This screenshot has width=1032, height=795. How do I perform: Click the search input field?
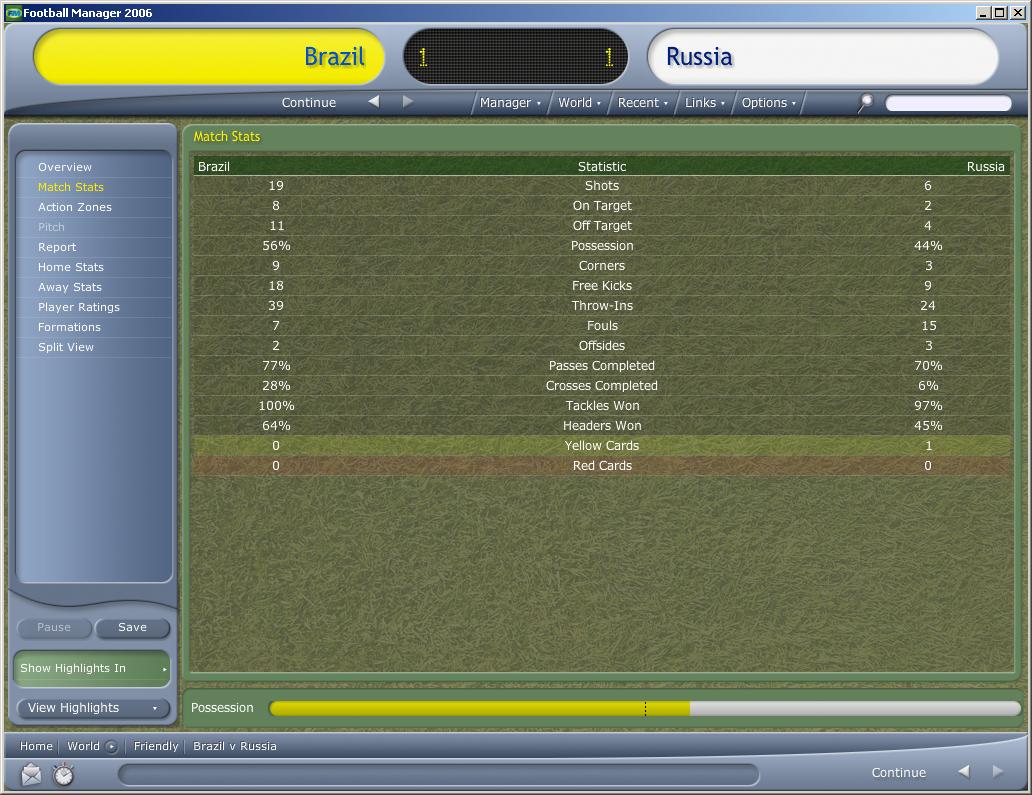947,103
